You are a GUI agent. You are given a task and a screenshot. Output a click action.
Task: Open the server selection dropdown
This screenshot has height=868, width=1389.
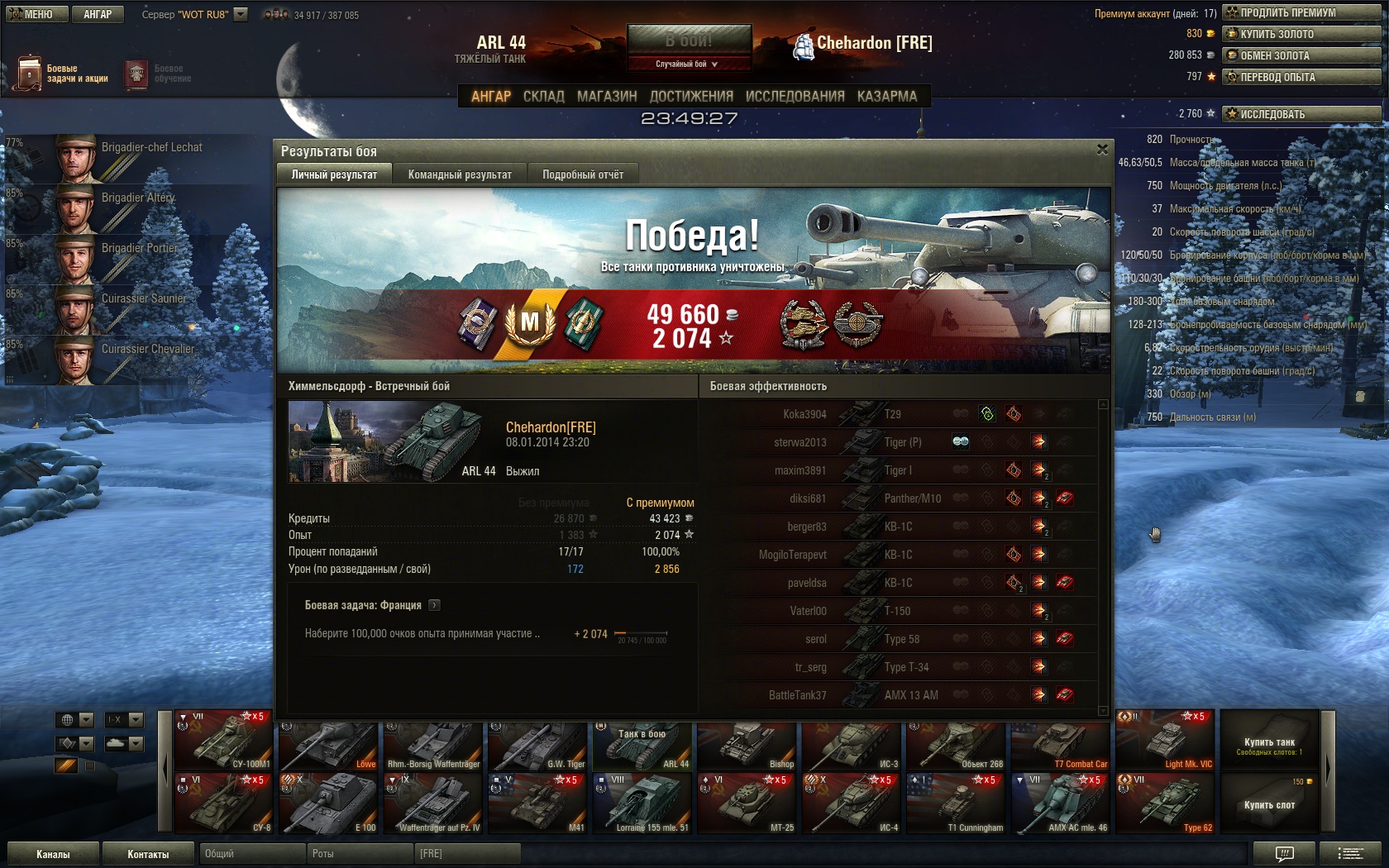241,14
